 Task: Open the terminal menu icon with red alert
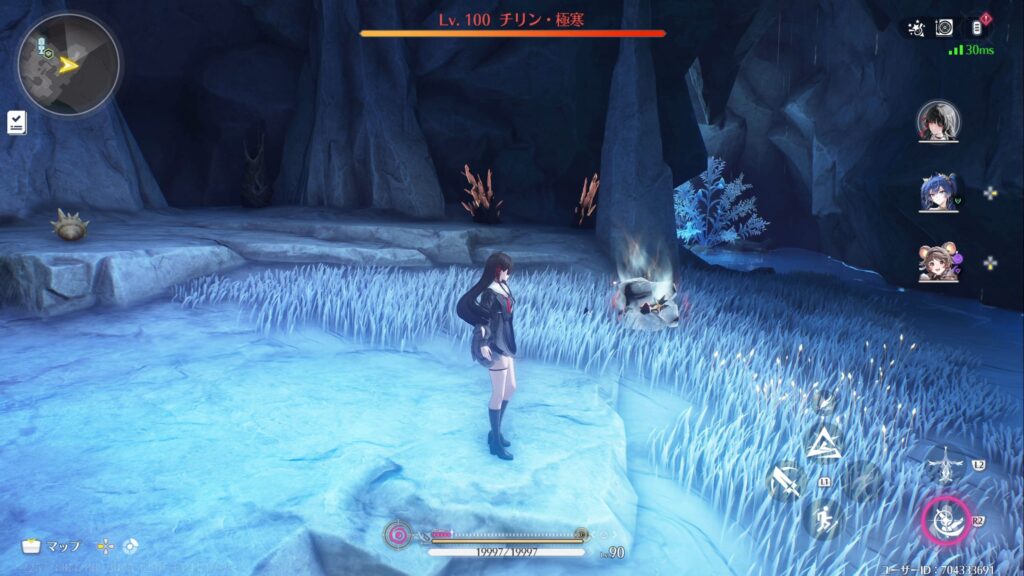[x=977, y=28]
